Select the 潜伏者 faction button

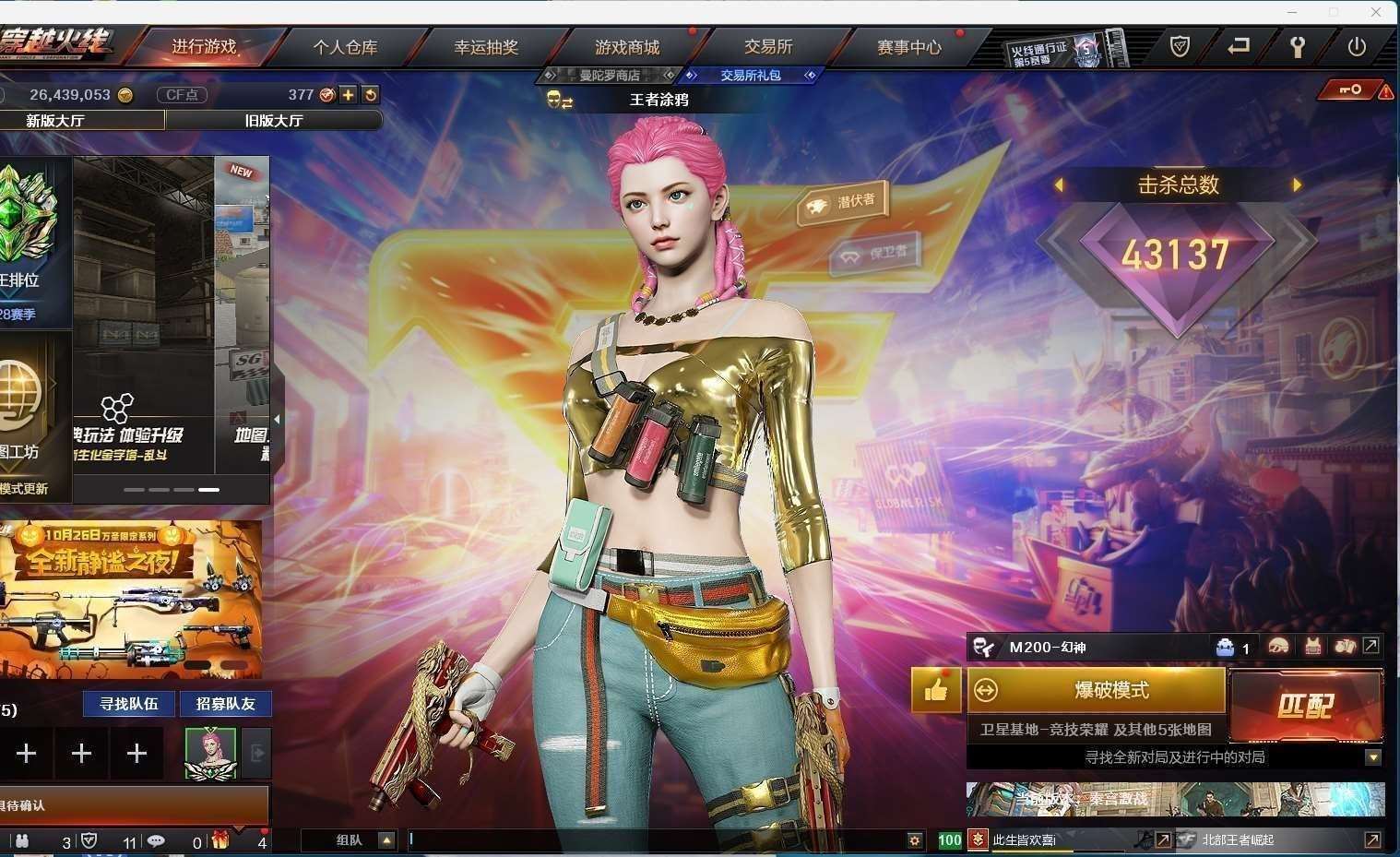(x=843, y=202)
